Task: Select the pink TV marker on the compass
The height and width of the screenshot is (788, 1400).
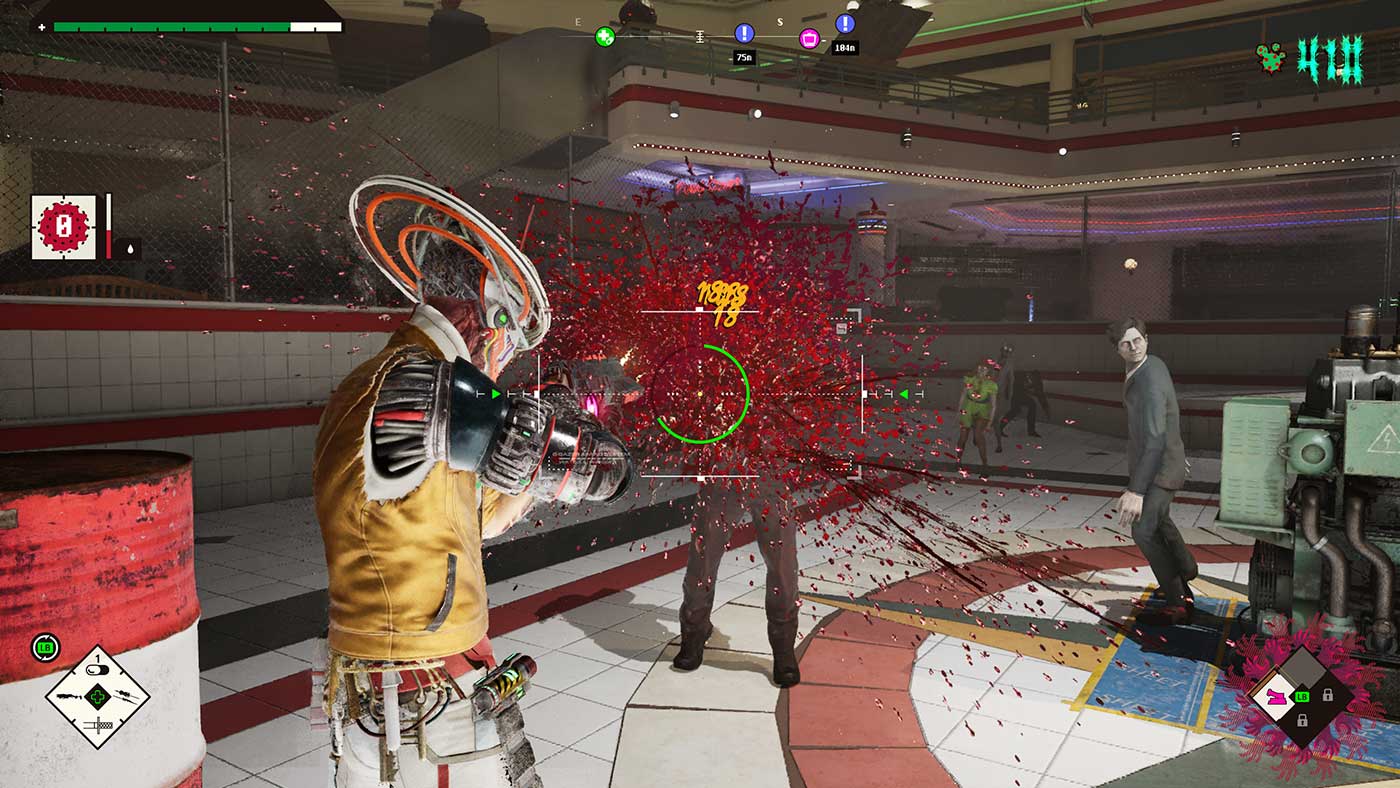Action: 810,39
